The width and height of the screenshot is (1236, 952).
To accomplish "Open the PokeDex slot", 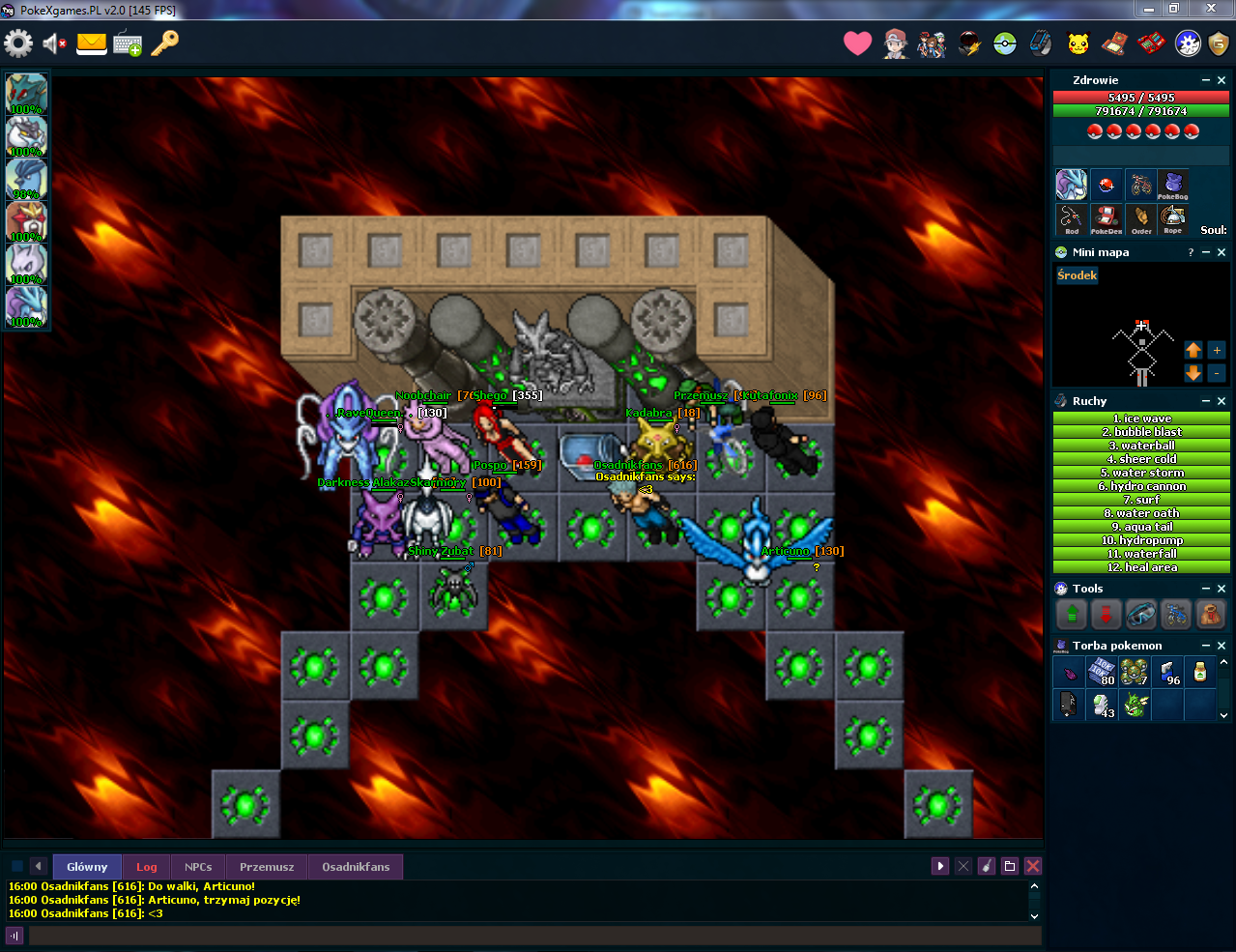I will pos(1106,218).
